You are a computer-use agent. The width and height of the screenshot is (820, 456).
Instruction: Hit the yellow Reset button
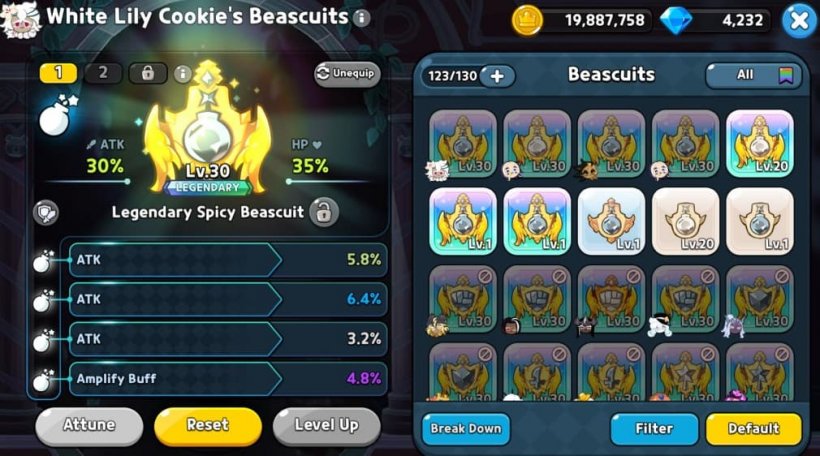point(208,425)
